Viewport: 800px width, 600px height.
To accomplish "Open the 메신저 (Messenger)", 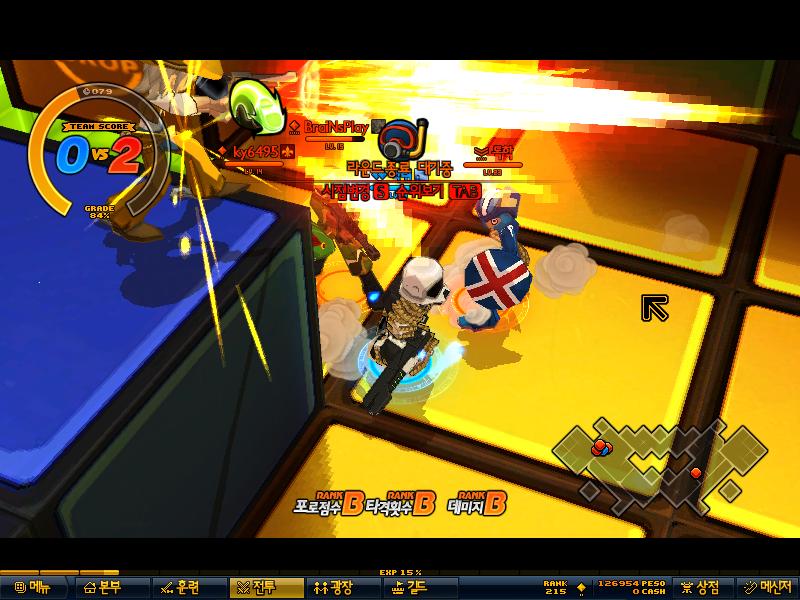I will 767,587.
